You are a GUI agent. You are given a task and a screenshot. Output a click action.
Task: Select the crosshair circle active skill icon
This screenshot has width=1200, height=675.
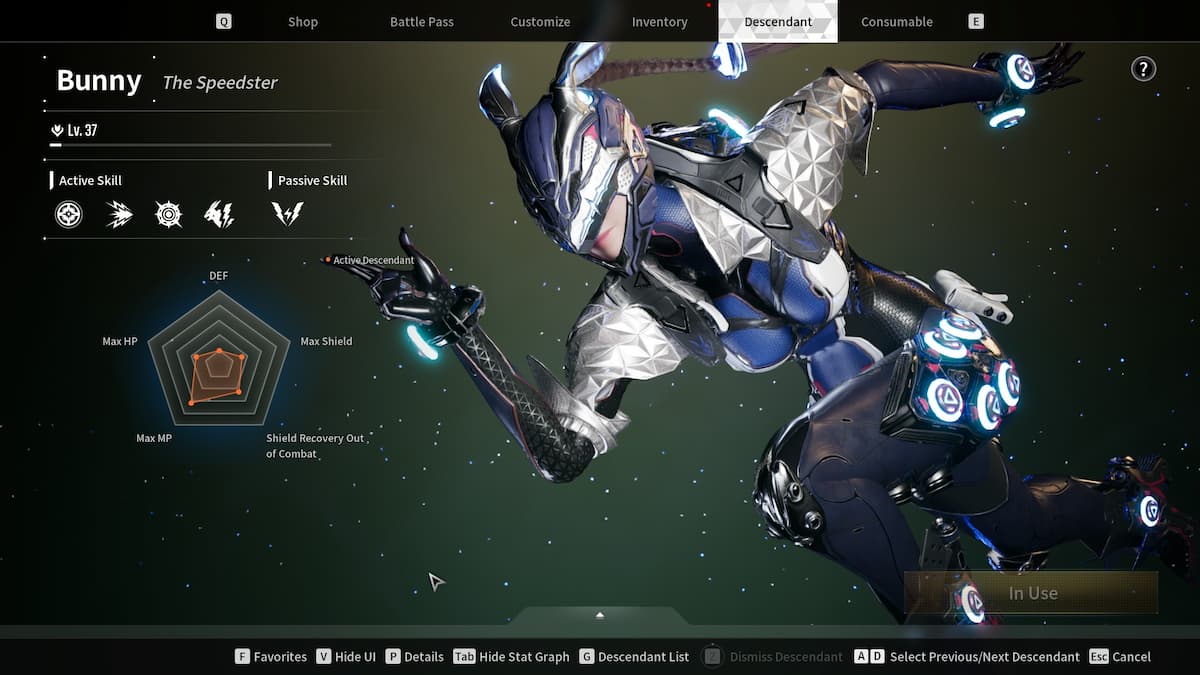(69, 214)
